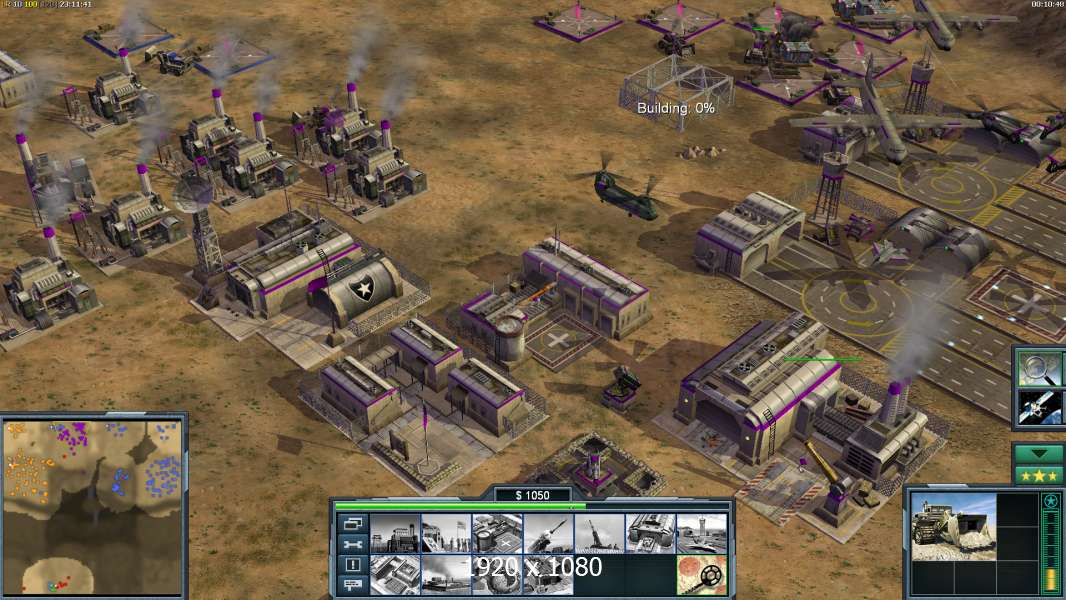Click the minimap radar display
The image size is (1066, 600).
[93, 505]
